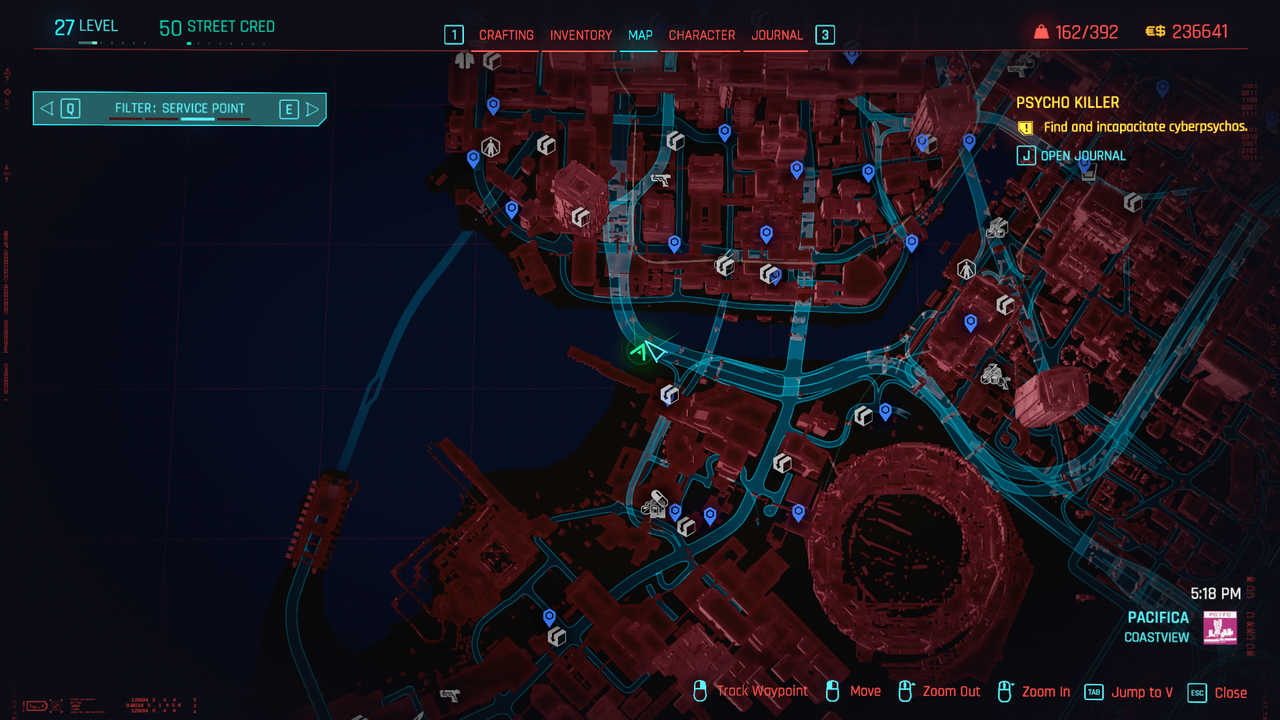Click the green player location arrow
Screen dimensions: 1280x720
pyautogui.click(x=647, y=351)
